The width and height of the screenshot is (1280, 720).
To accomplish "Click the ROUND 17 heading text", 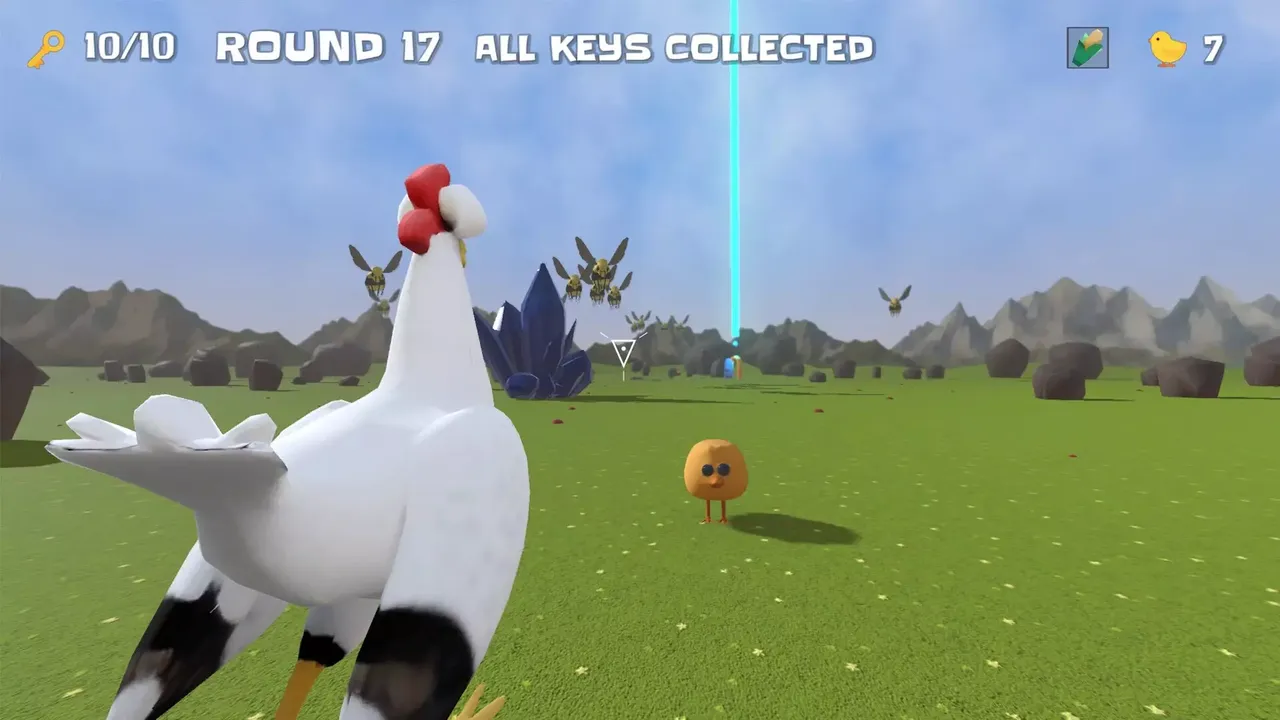I will pos(330,45).
